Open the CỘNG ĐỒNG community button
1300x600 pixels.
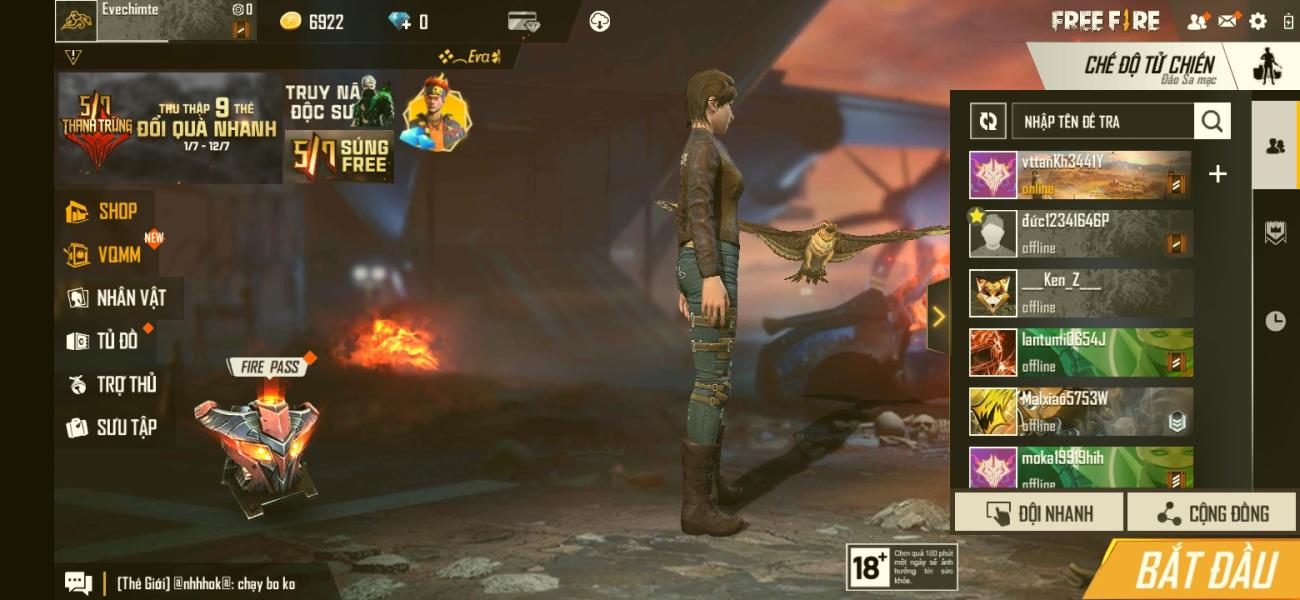[x=1211, y=513]
